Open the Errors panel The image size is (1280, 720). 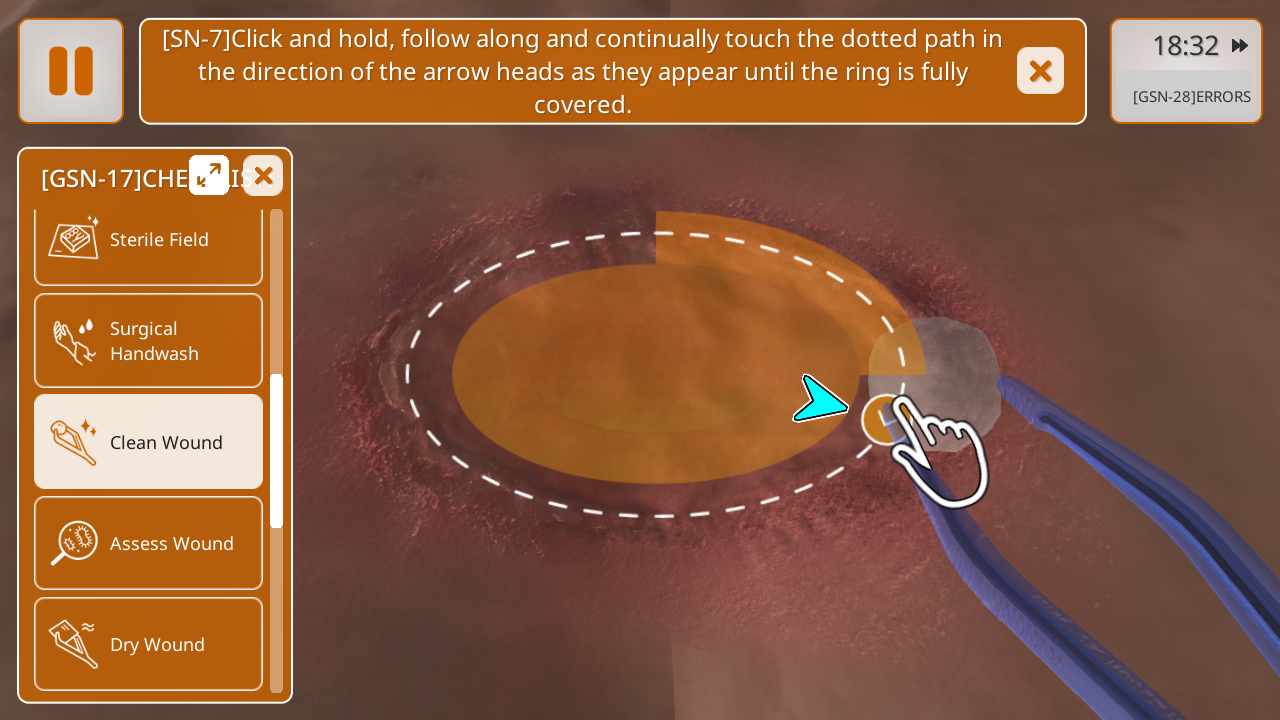click(1191, 97)
